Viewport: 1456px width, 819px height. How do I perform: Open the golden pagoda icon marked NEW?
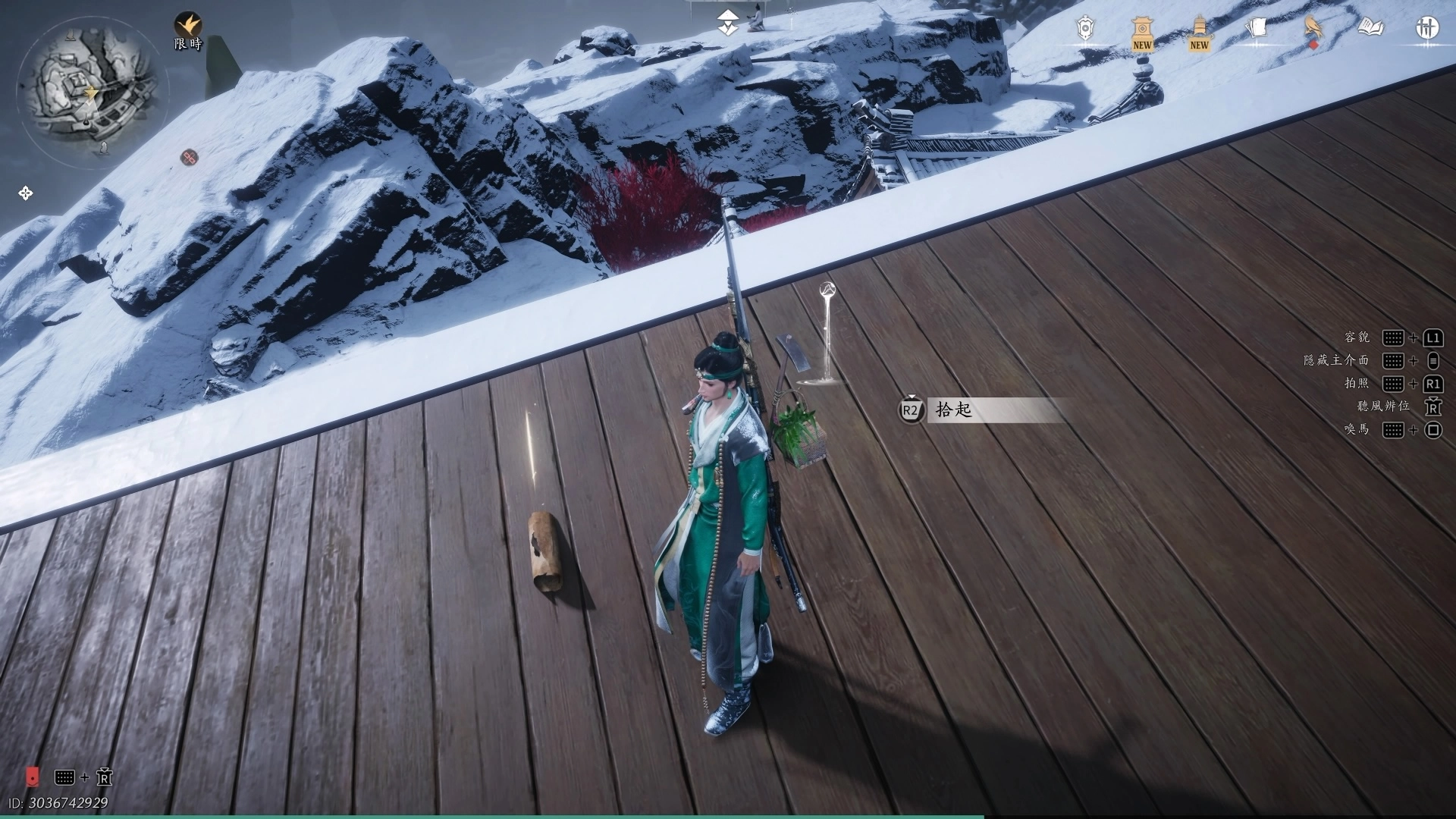point(1199,33)
